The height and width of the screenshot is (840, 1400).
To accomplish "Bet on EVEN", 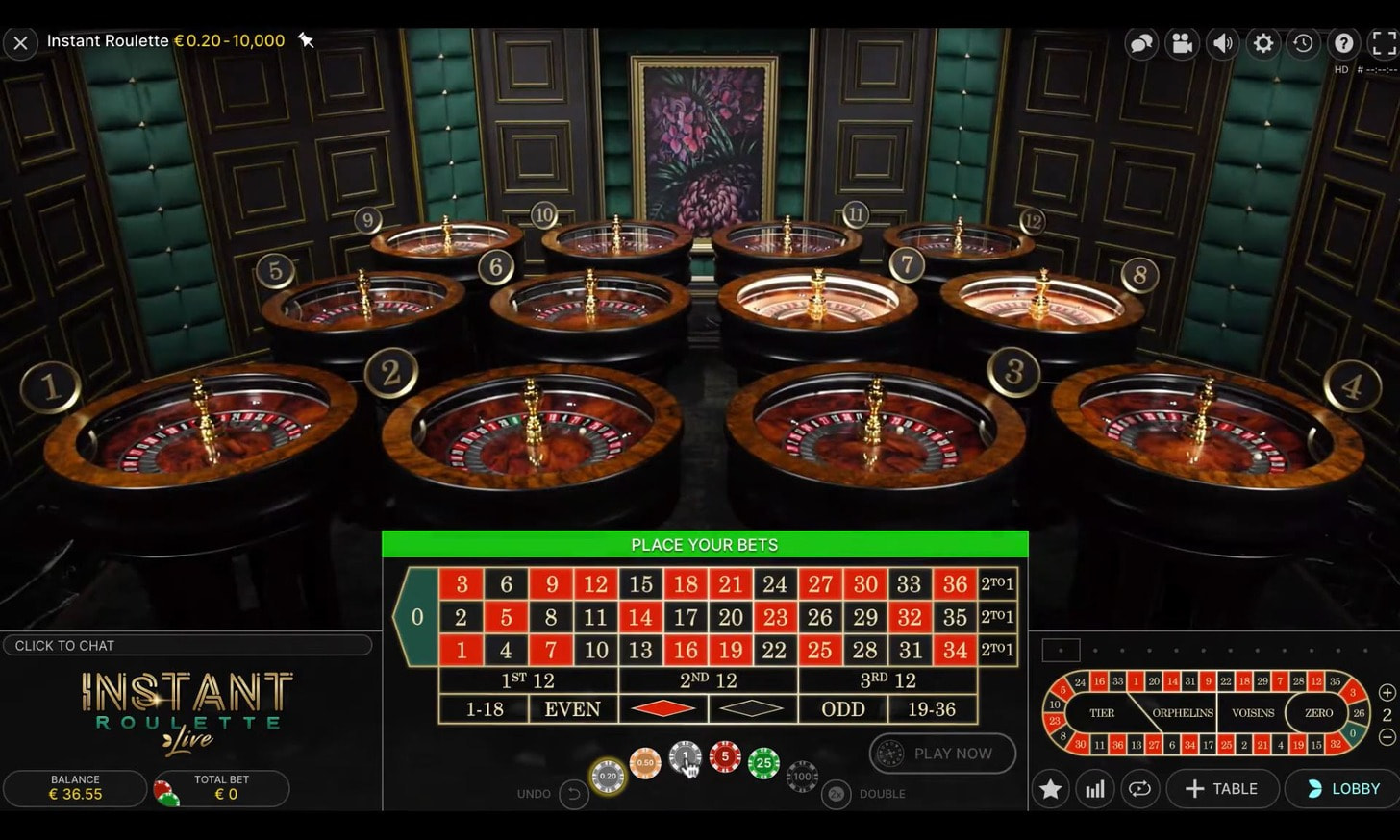I will pos(572,709).
